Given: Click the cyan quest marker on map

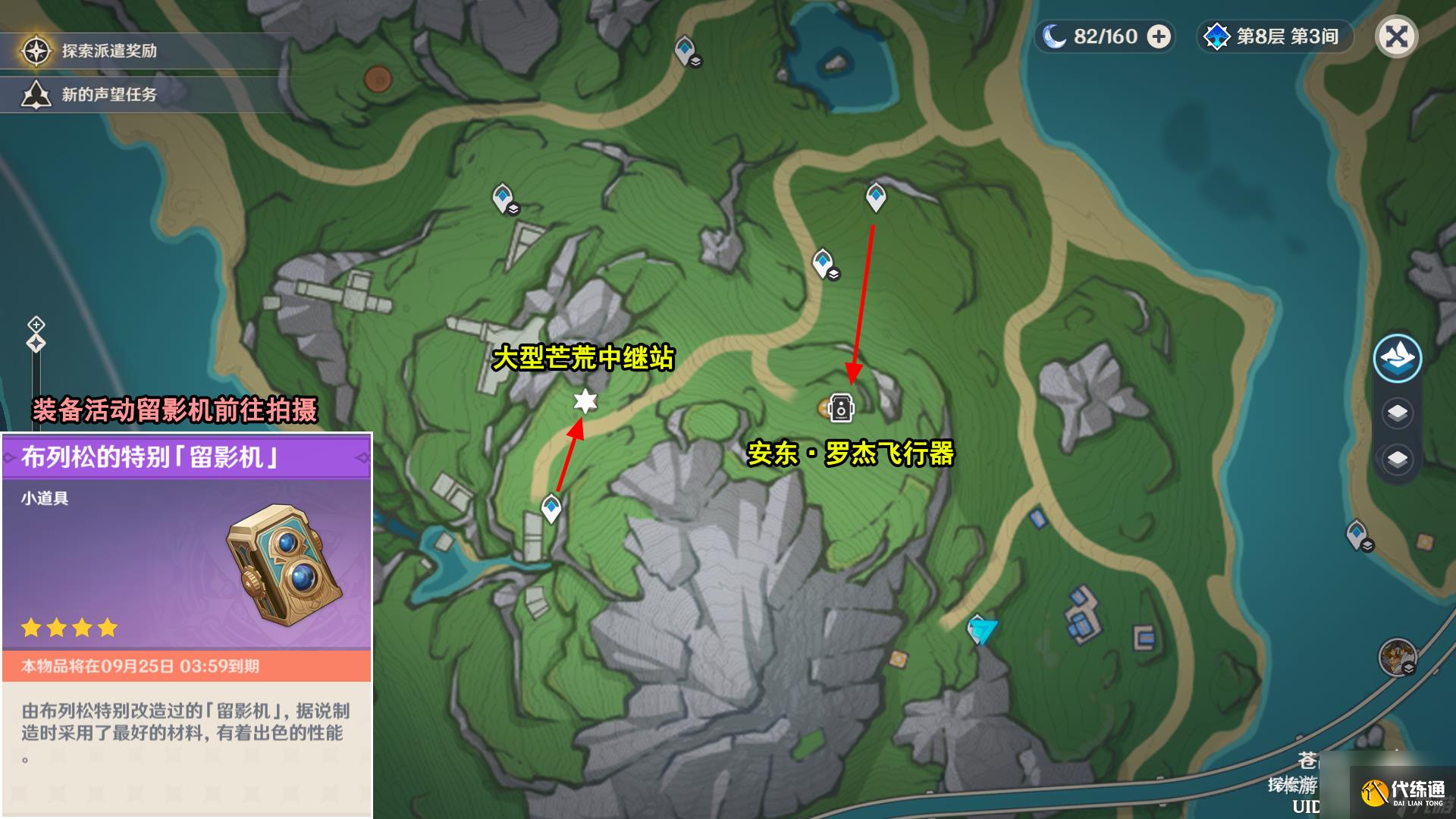Looking at the screenshot, I should [983, 630].
